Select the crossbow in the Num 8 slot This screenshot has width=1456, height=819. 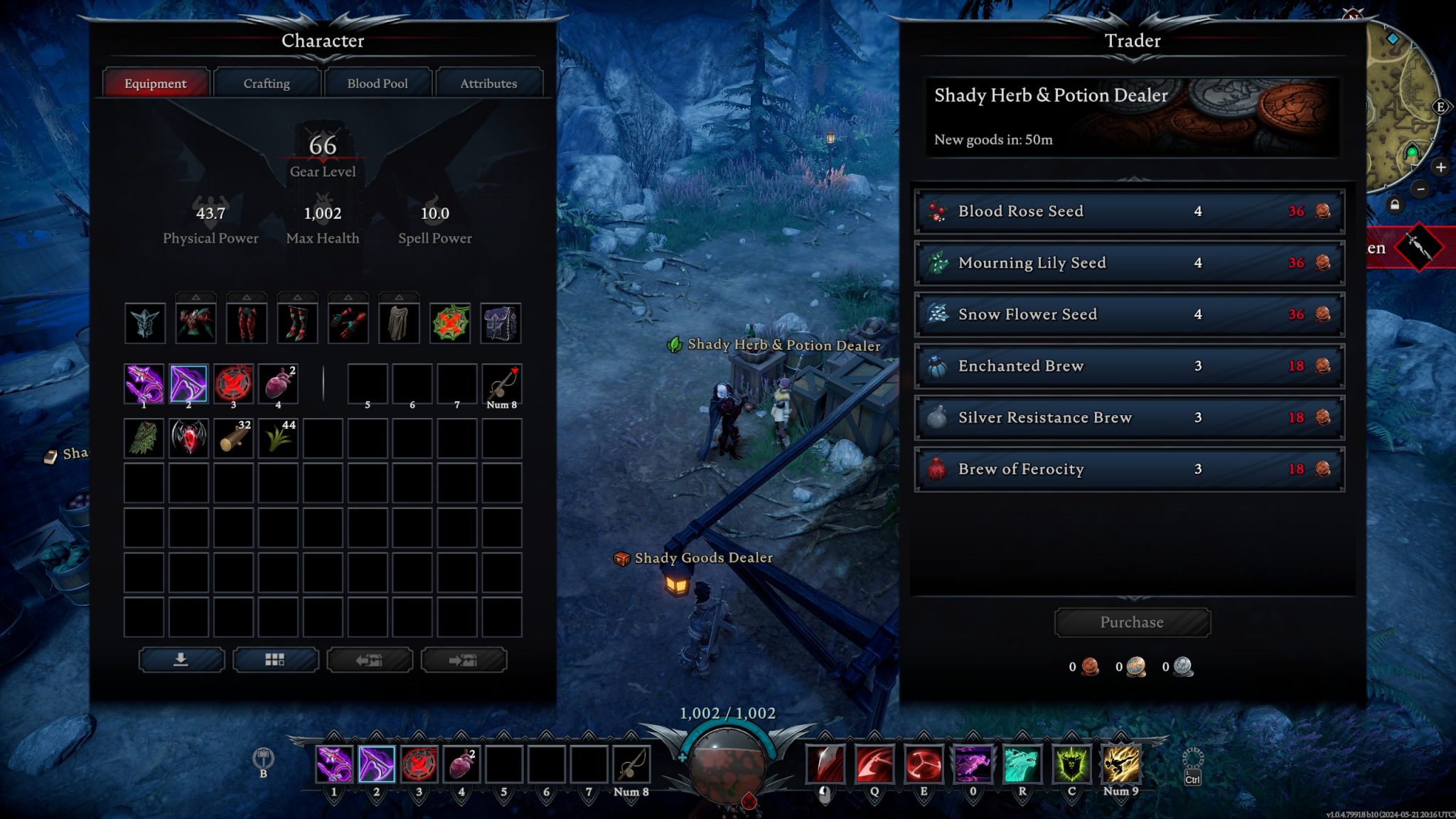coord(502,384)
